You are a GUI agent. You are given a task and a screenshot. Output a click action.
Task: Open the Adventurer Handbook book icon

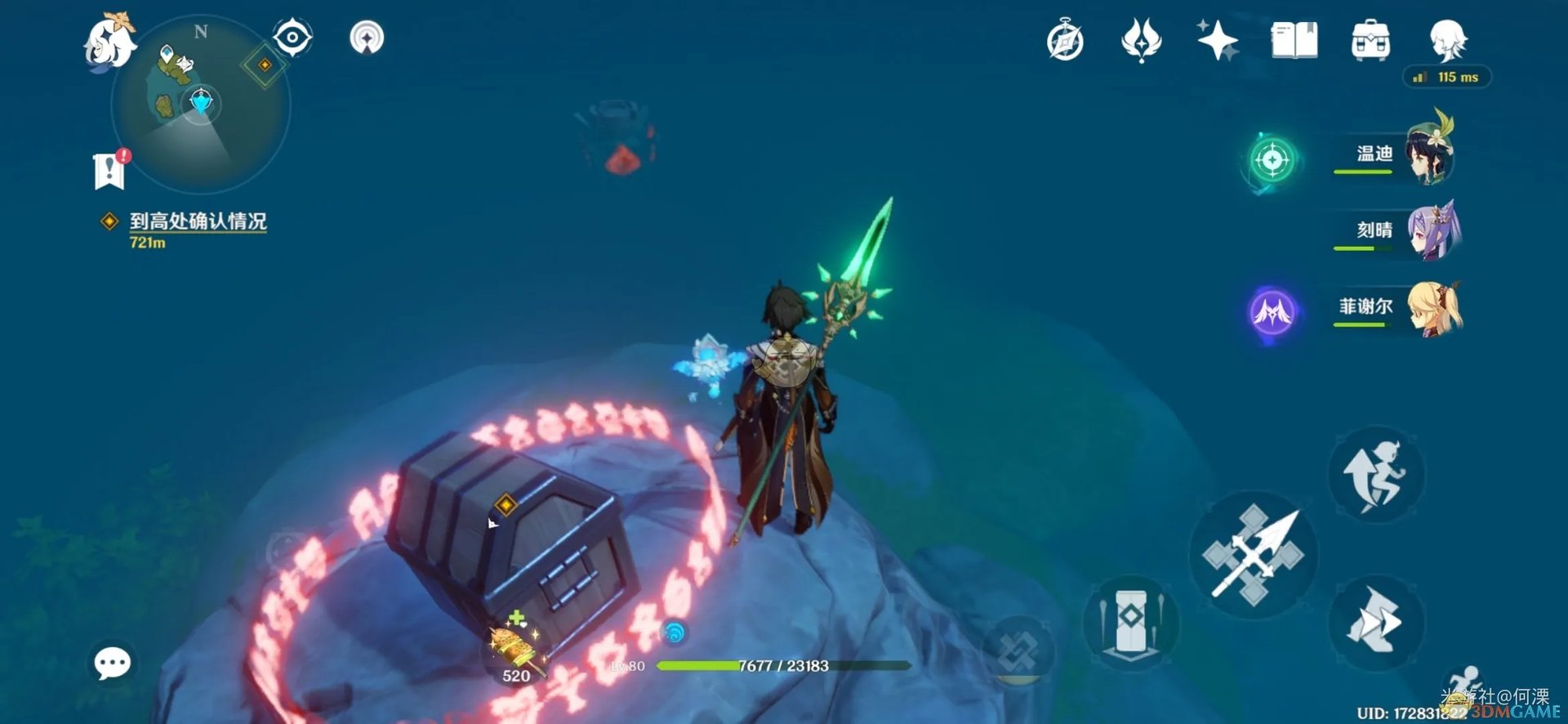pyautogui.click(x=1294, y=40)
